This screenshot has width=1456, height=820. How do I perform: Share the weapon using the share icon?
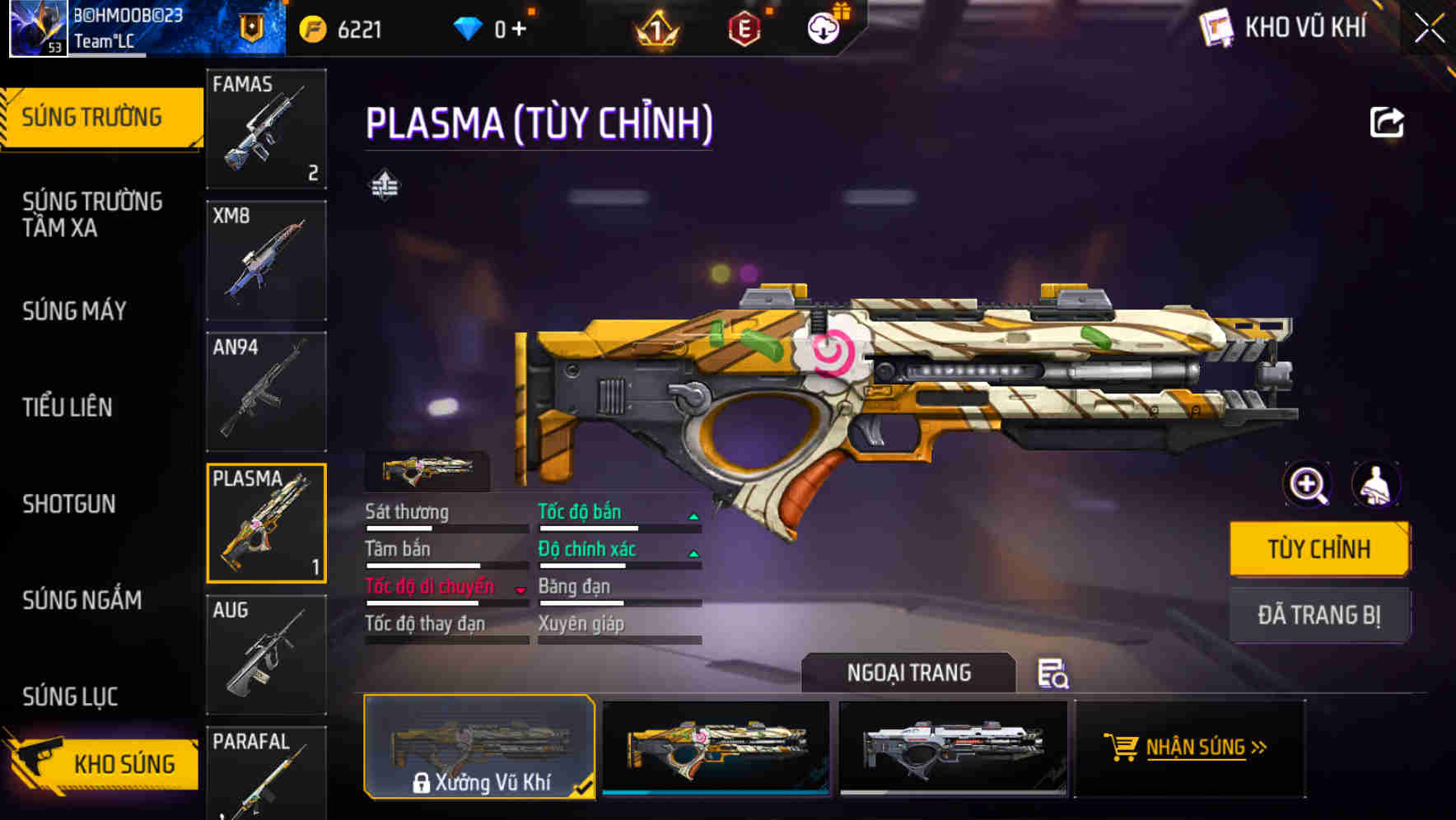tap(1387, 123)
